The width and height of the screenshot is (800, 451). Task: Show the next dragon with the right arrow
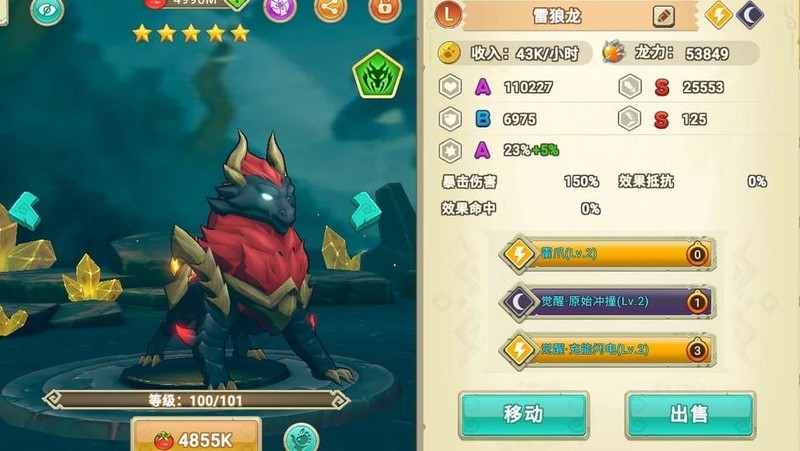pos(366,210)
